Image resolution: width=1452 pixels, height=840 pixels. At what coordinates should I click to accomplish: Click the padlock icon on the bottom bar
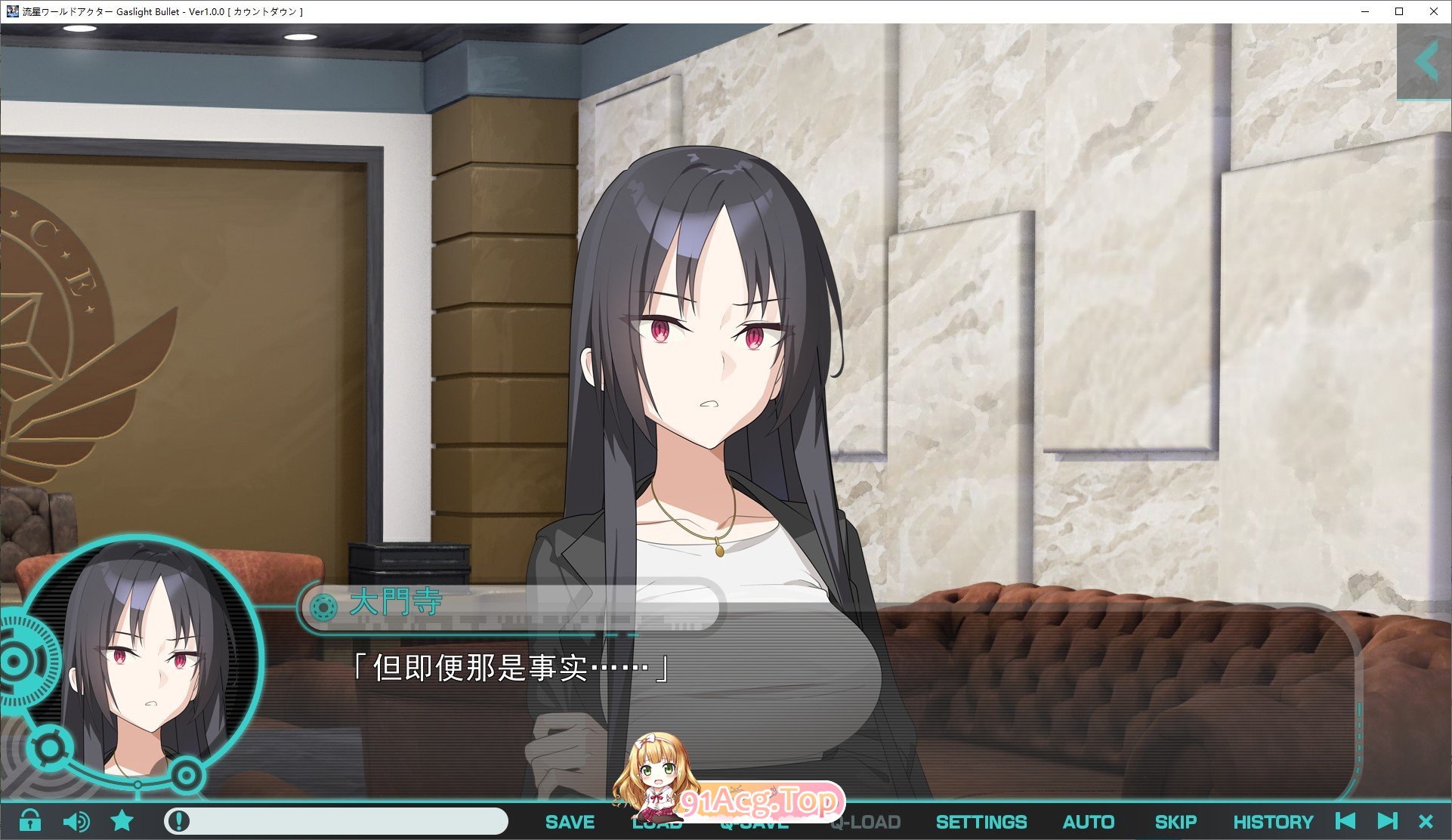pos(30,821)
